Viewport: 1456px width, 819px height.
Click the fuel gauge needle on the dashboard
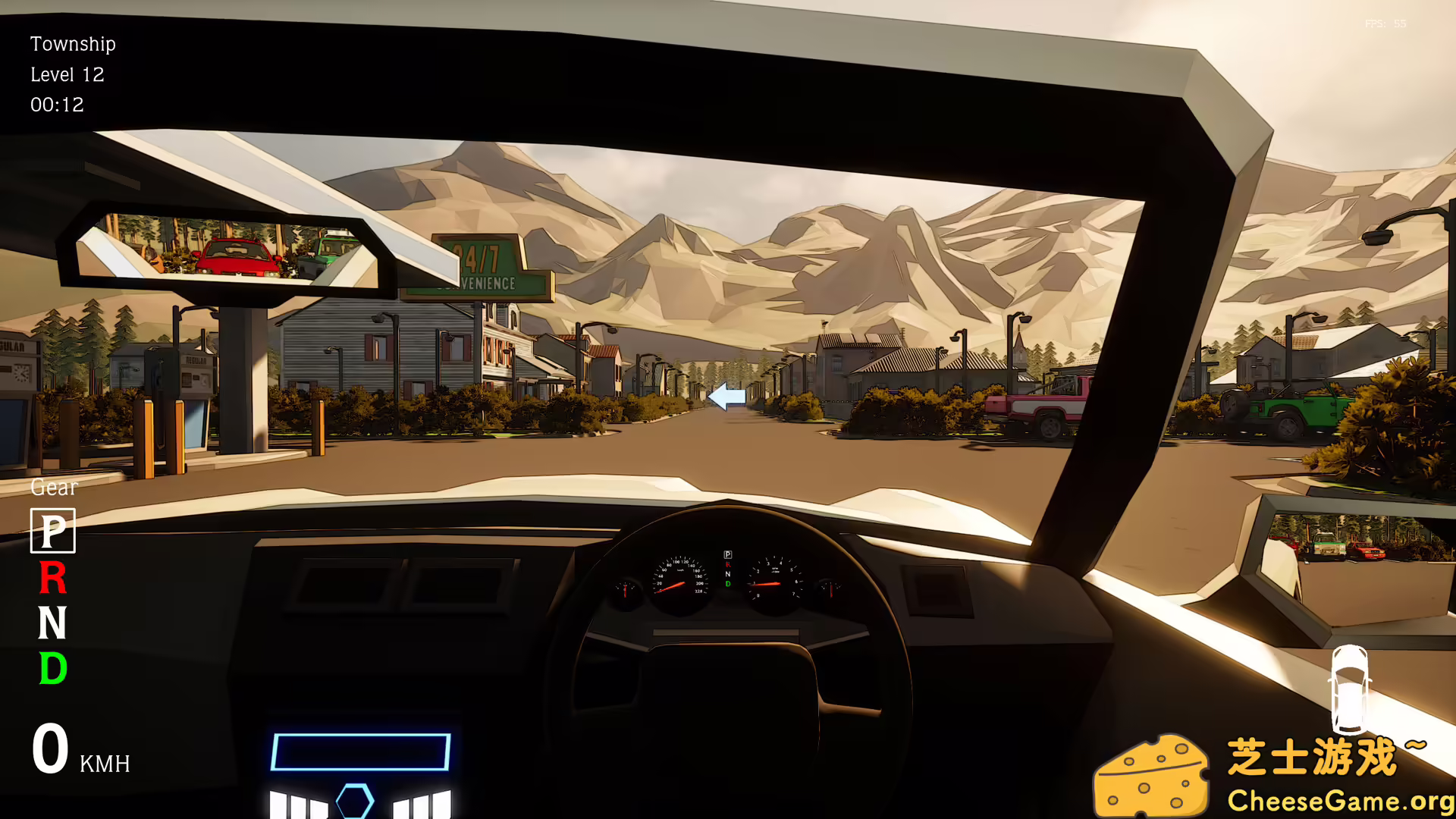tap(626, 590)
